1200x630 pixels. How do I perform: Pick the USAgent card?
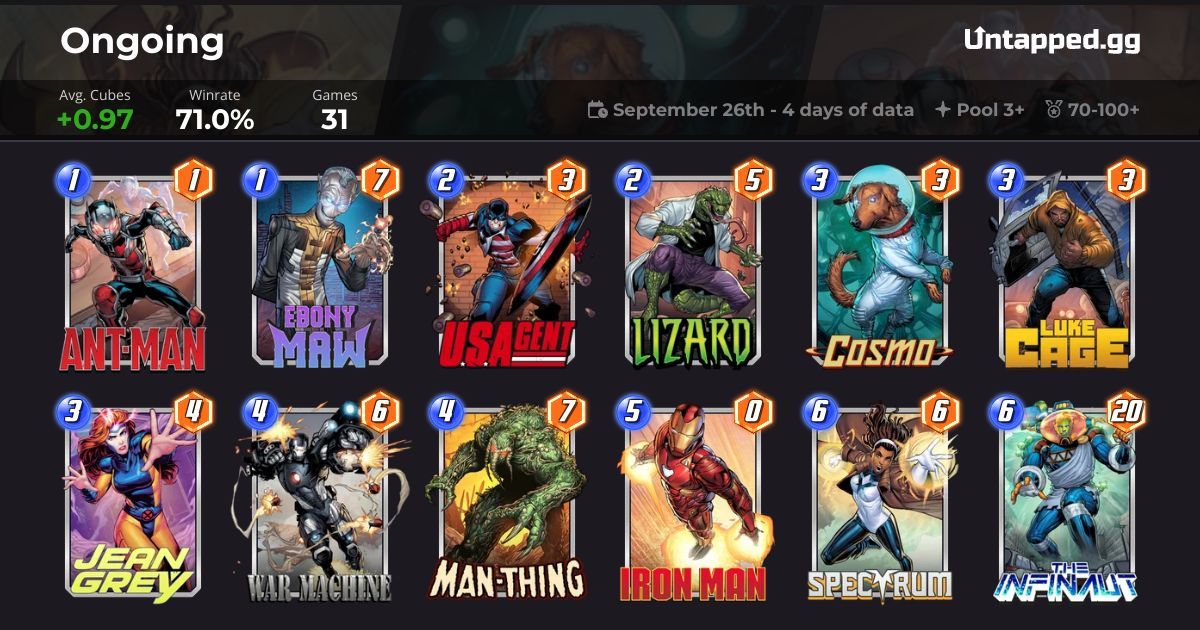(x=506, y=272)
